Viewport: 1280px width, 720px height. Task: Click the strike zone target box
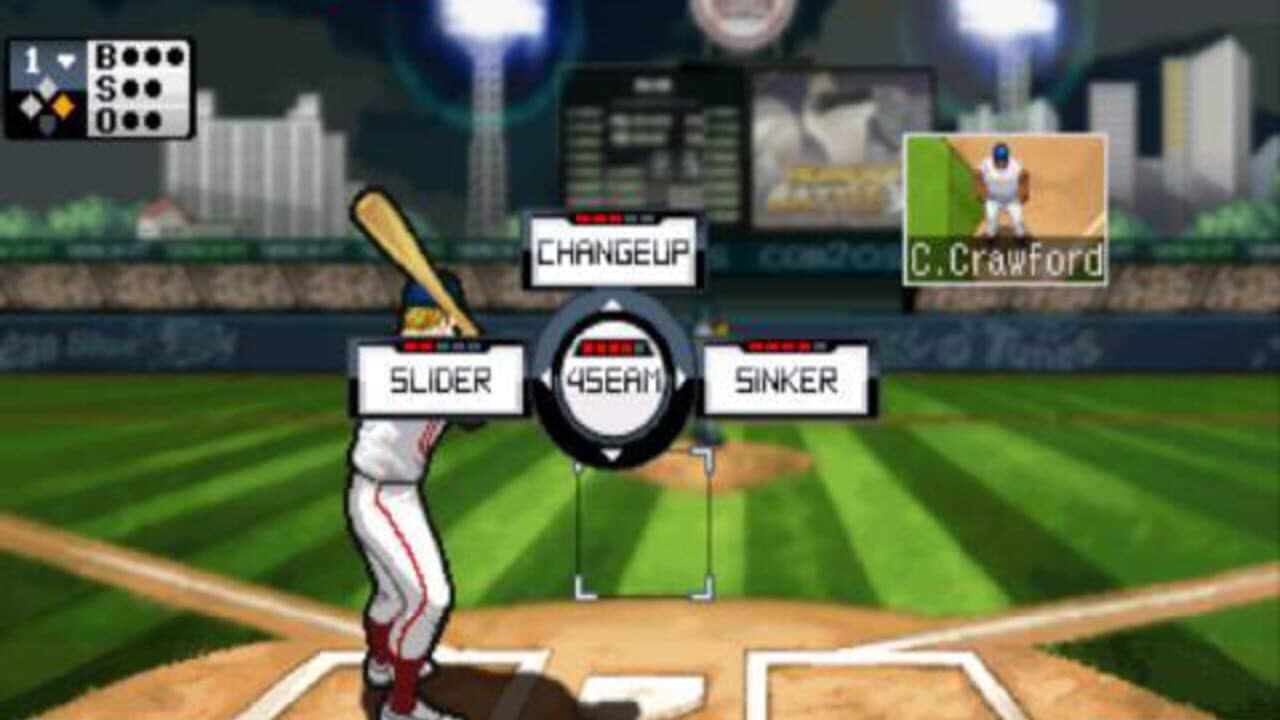pos(640,525)
